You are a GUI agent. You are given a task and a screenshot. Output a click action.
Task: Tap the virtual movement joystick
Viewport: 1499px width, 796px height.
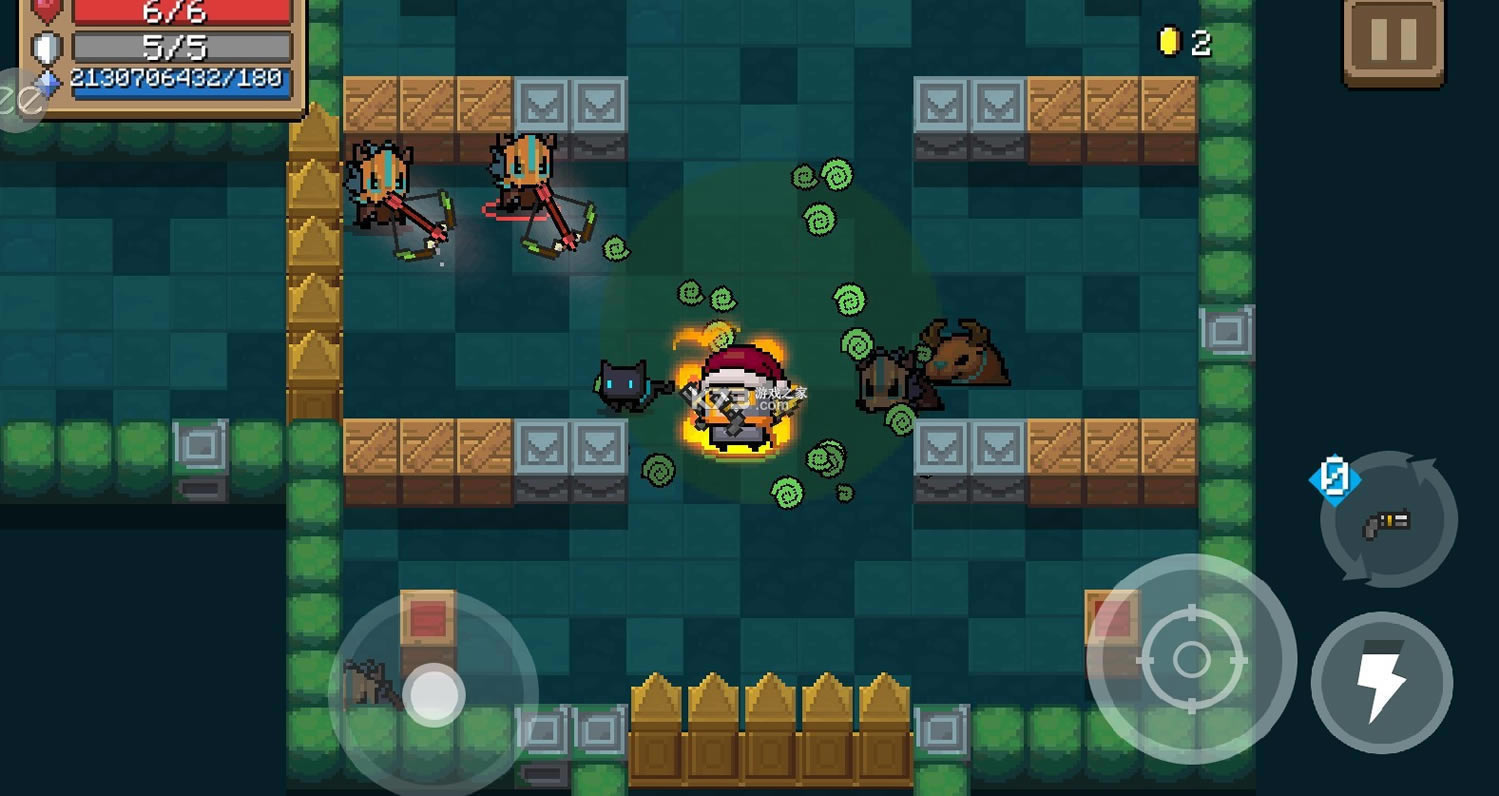click(x=433, y=693)
